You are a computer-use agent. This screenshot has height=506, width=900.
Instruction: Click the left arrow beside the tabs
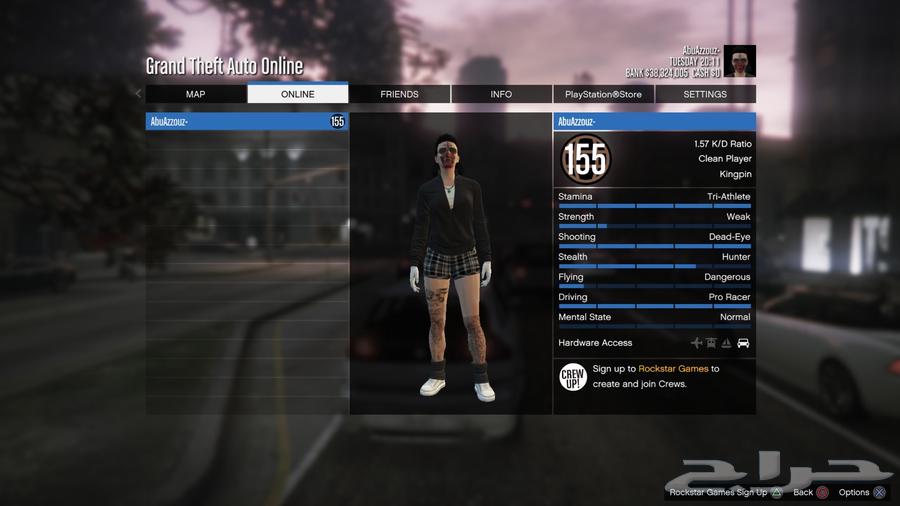click(139, 94)
